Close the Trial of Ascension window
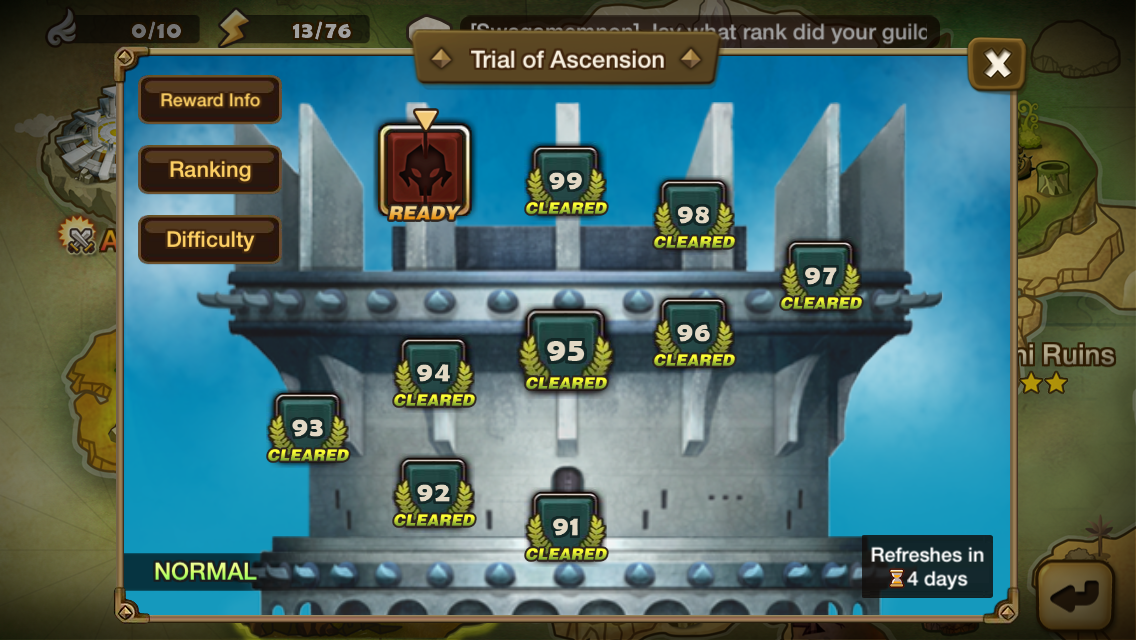This screenshot has height=640, width=1136. pyautogui.click(x=997, y=65)
